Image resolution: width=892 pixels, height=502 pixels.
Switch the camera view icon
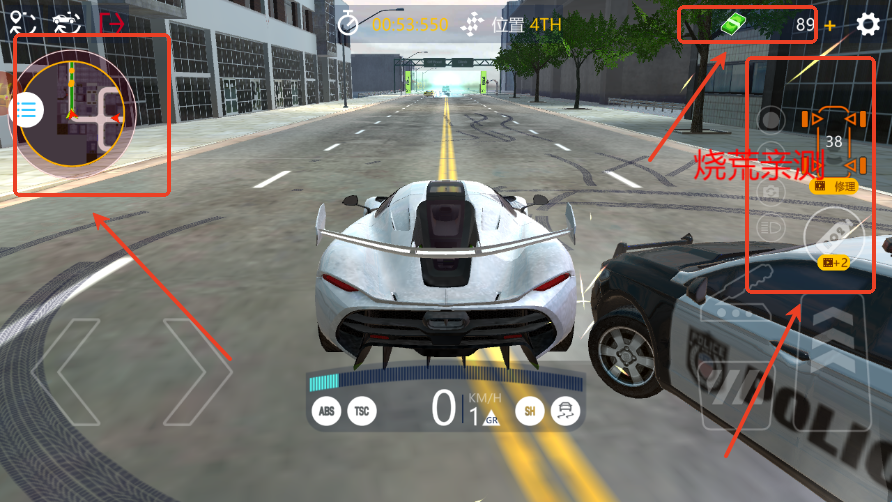coord(769,190)
